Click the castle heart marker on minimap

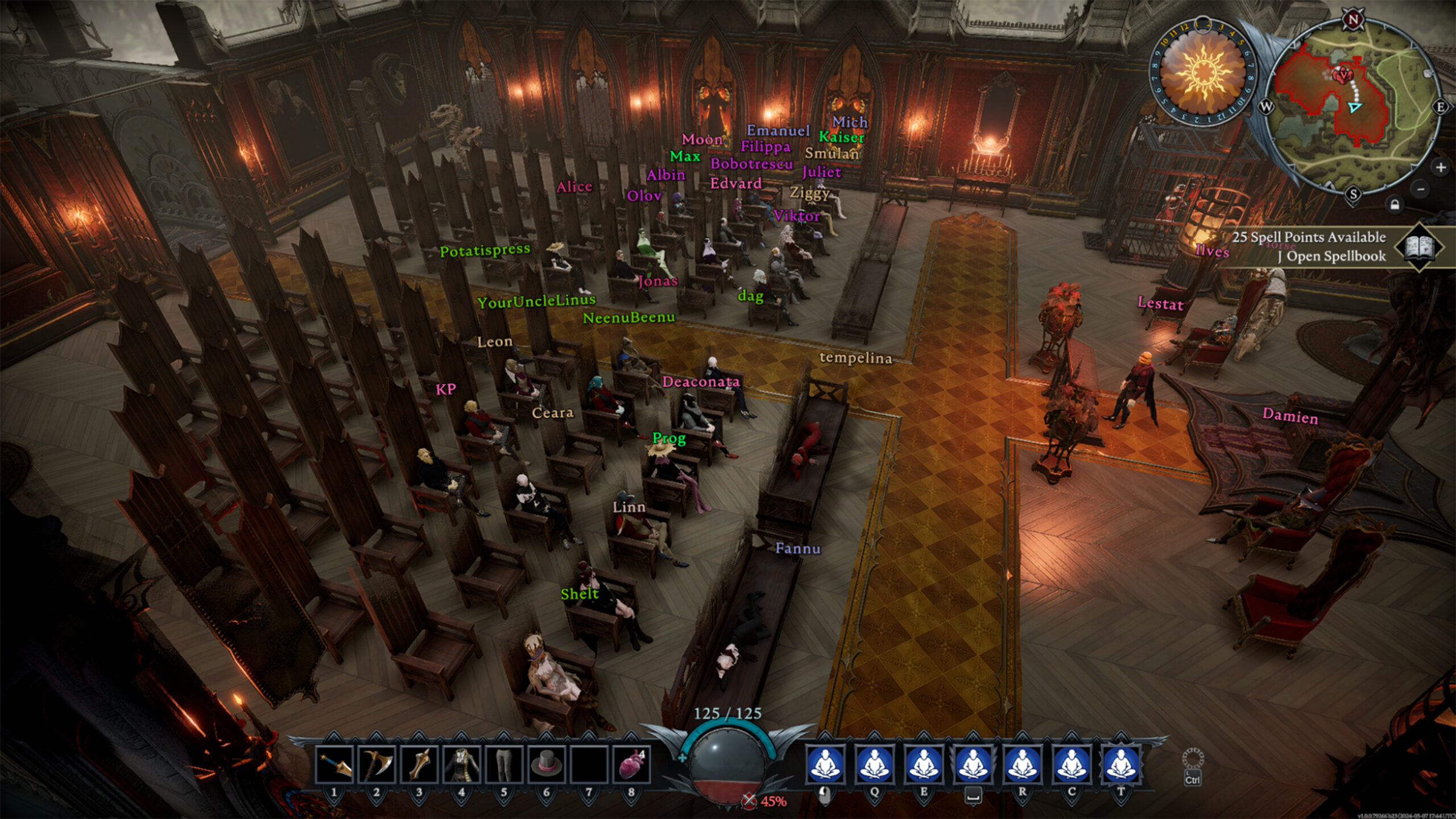tap(1344, 74)
